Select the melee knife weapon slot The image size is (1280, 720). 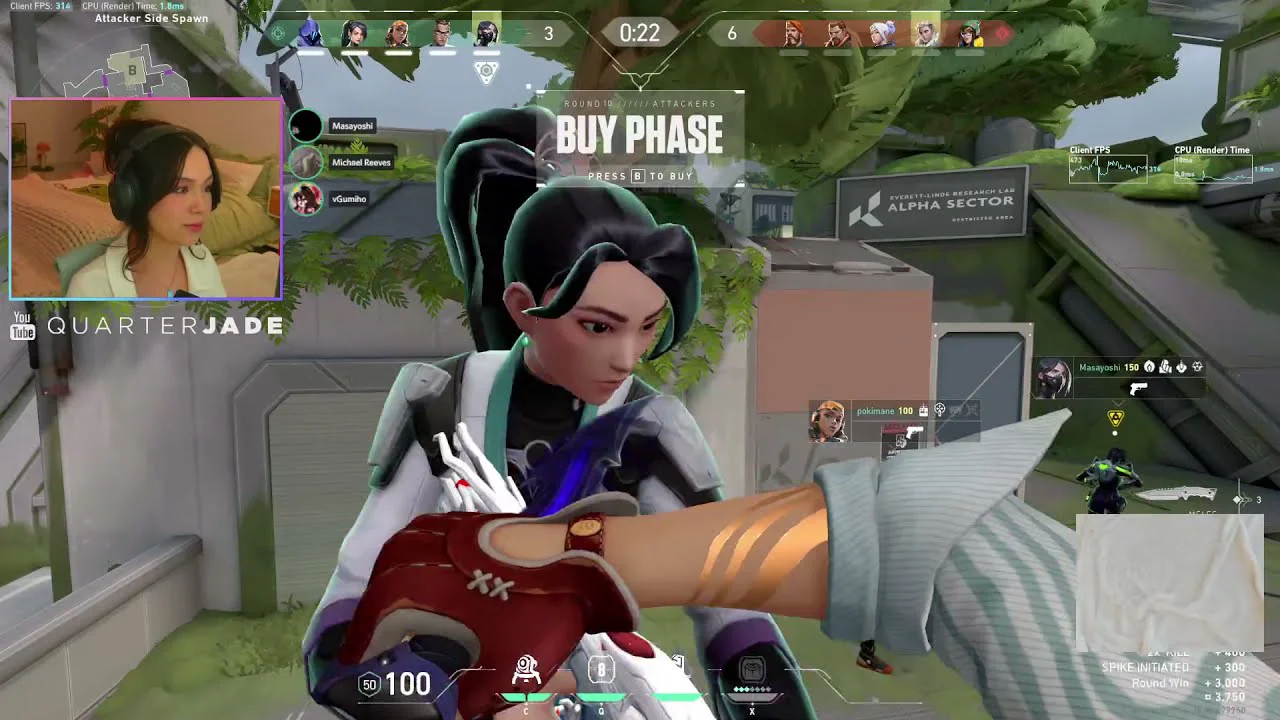(1175, 494)
